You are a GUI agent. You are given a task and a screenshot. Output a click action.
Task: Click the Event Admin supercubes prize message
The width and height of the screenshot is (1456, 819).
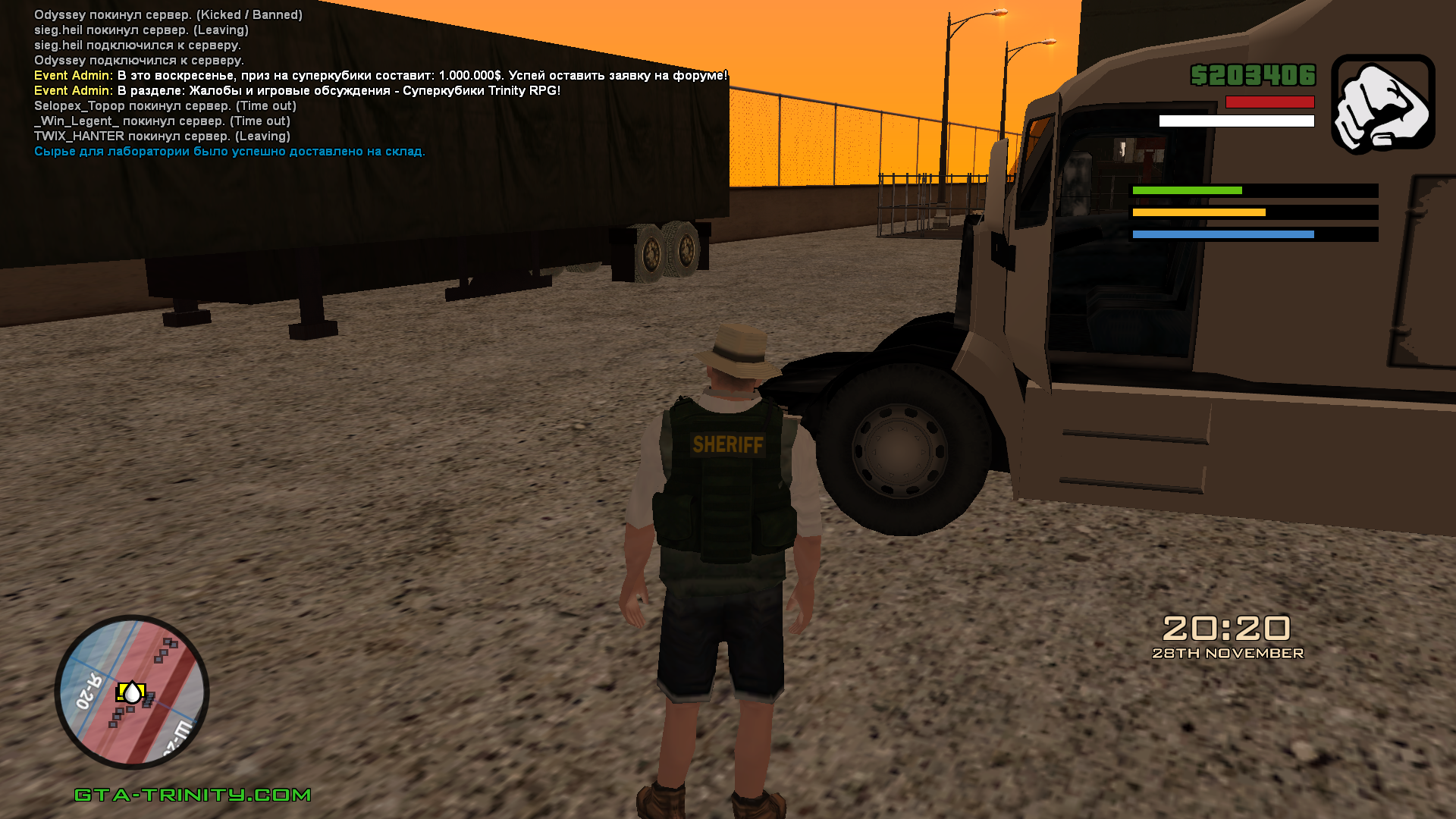pyautogui.click(x=380, y=76)
